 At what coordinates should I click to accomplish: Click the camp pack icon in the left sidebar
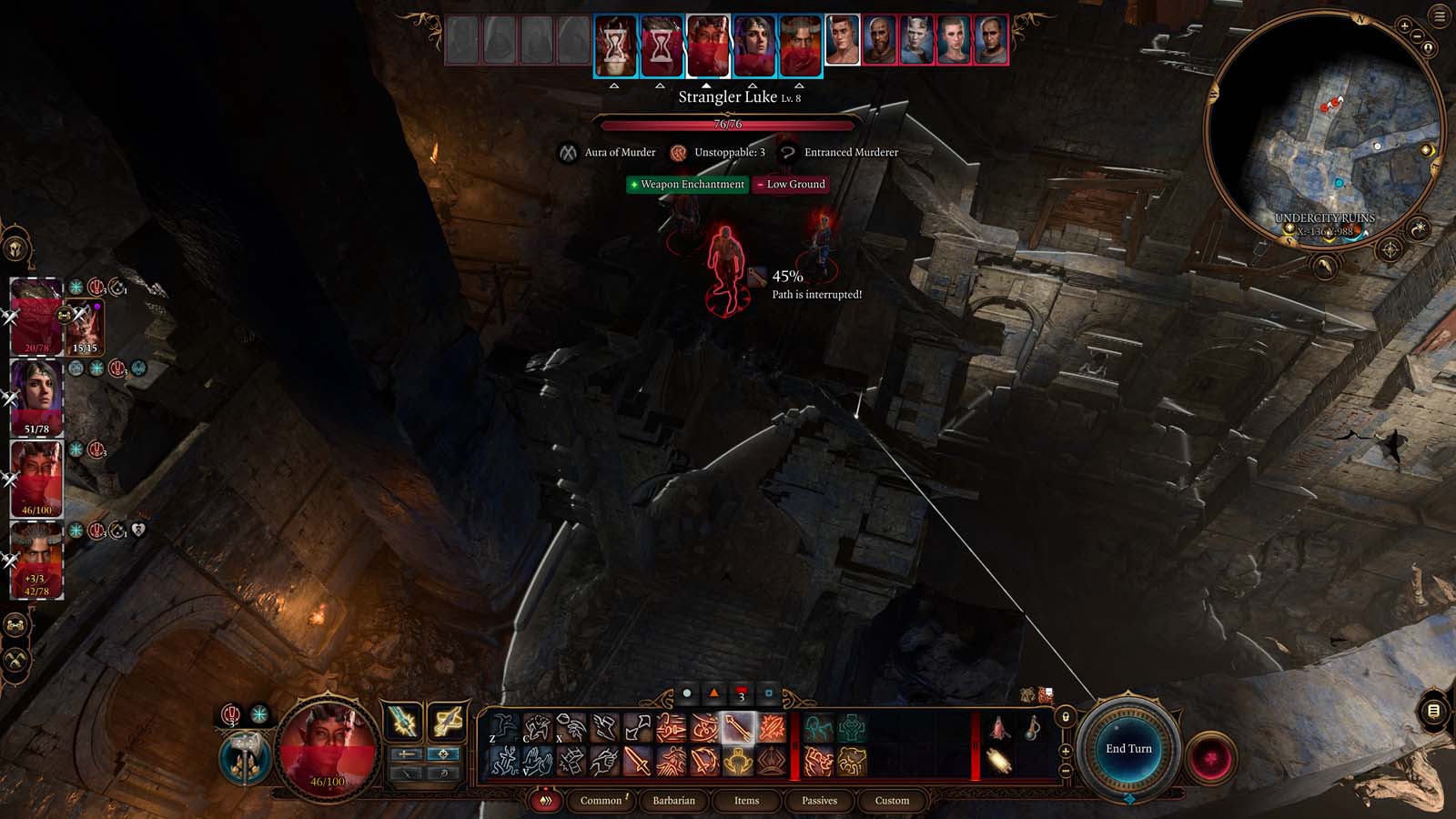click(x=15, y=625)
